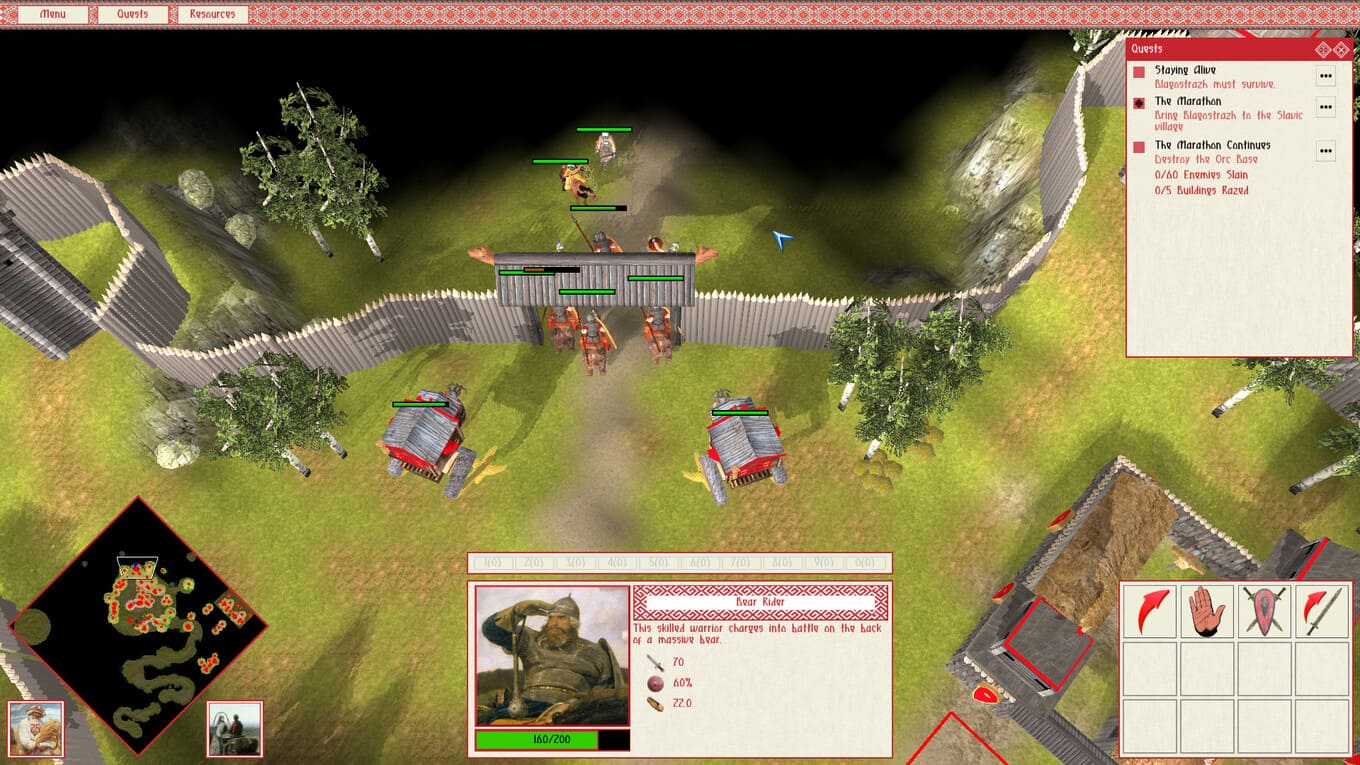Click the Bear Rider unit portrait
This screenshot has width=1360, height=765.
pos(552,655)
